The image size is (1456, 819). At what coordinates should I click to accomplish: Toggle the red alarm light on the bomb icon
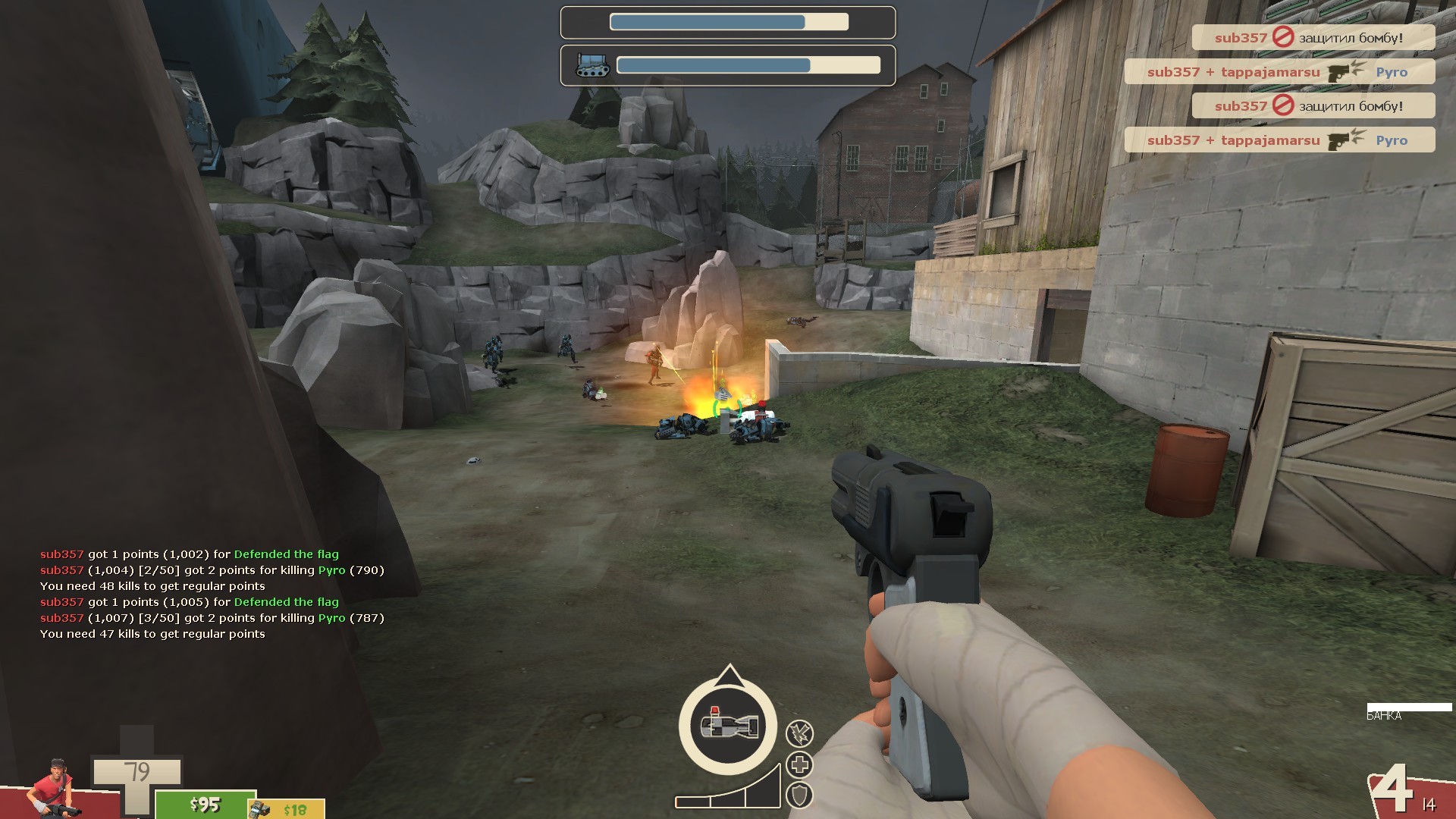(x=714, y=711)
